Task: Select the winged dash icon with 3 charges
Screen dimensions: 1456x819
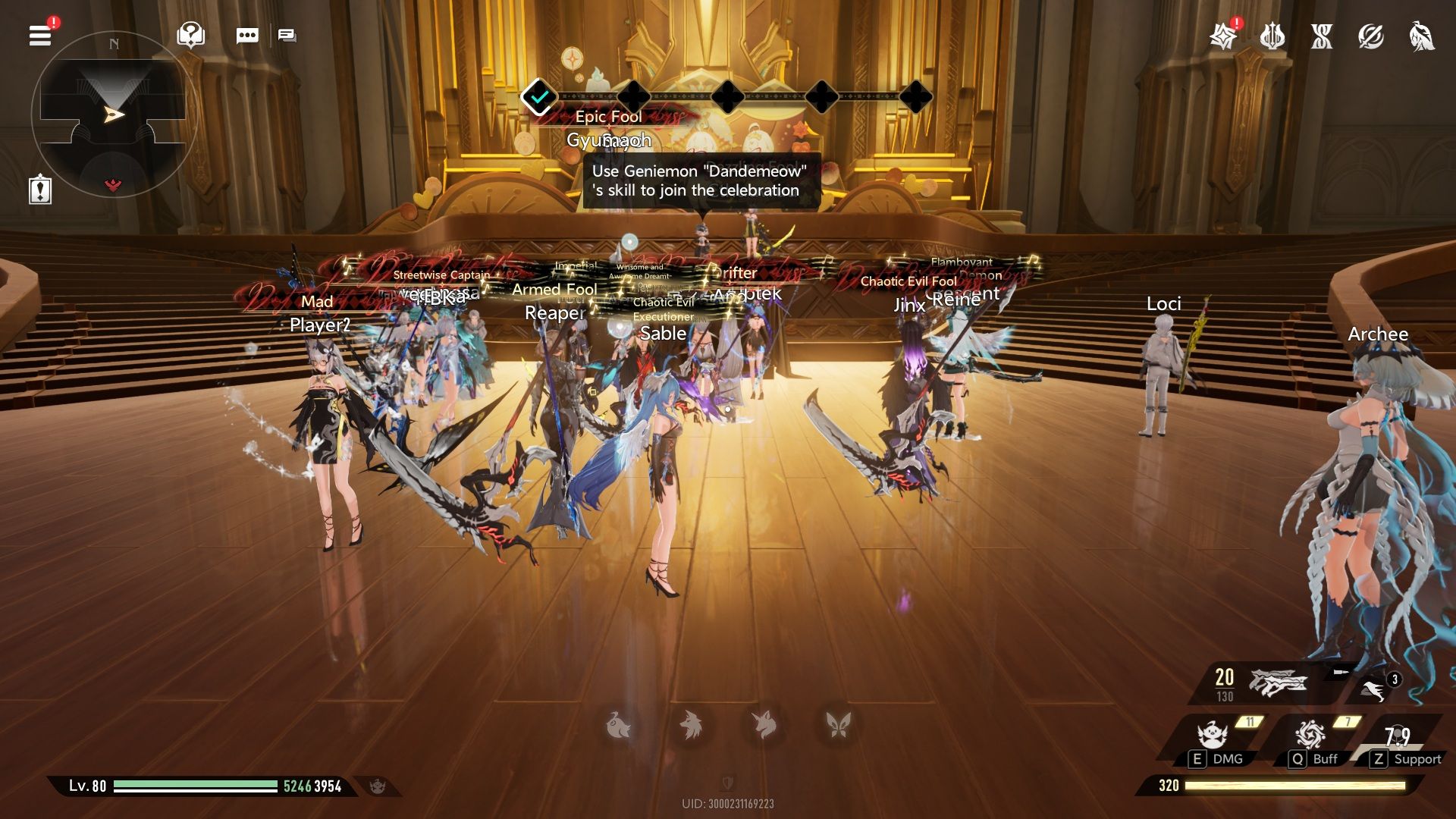Action: pyautogui.click(x=1374, y=689)
